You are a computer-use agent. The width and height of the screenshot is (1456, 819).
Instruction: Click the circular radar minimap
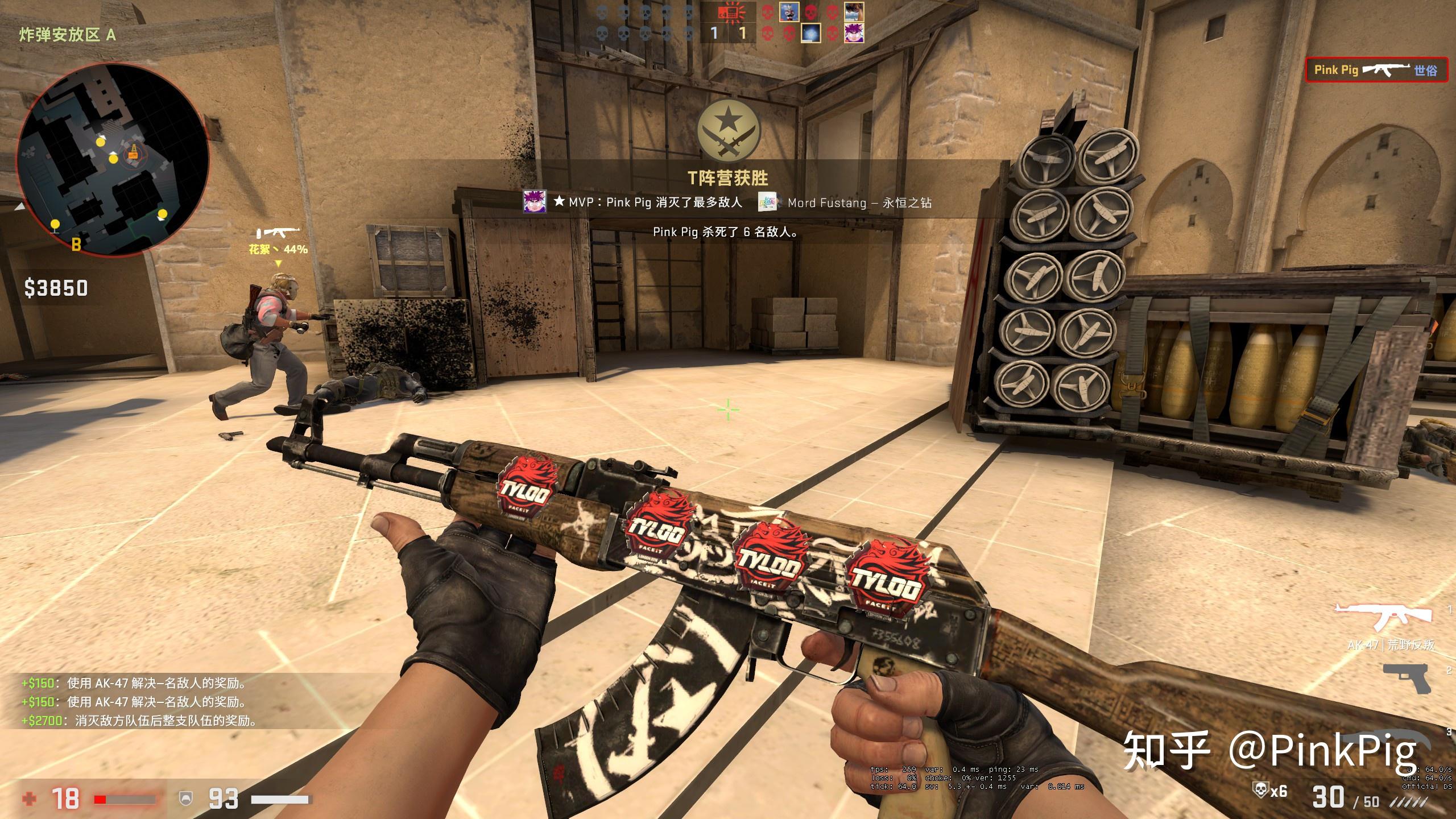coord(112,160)
